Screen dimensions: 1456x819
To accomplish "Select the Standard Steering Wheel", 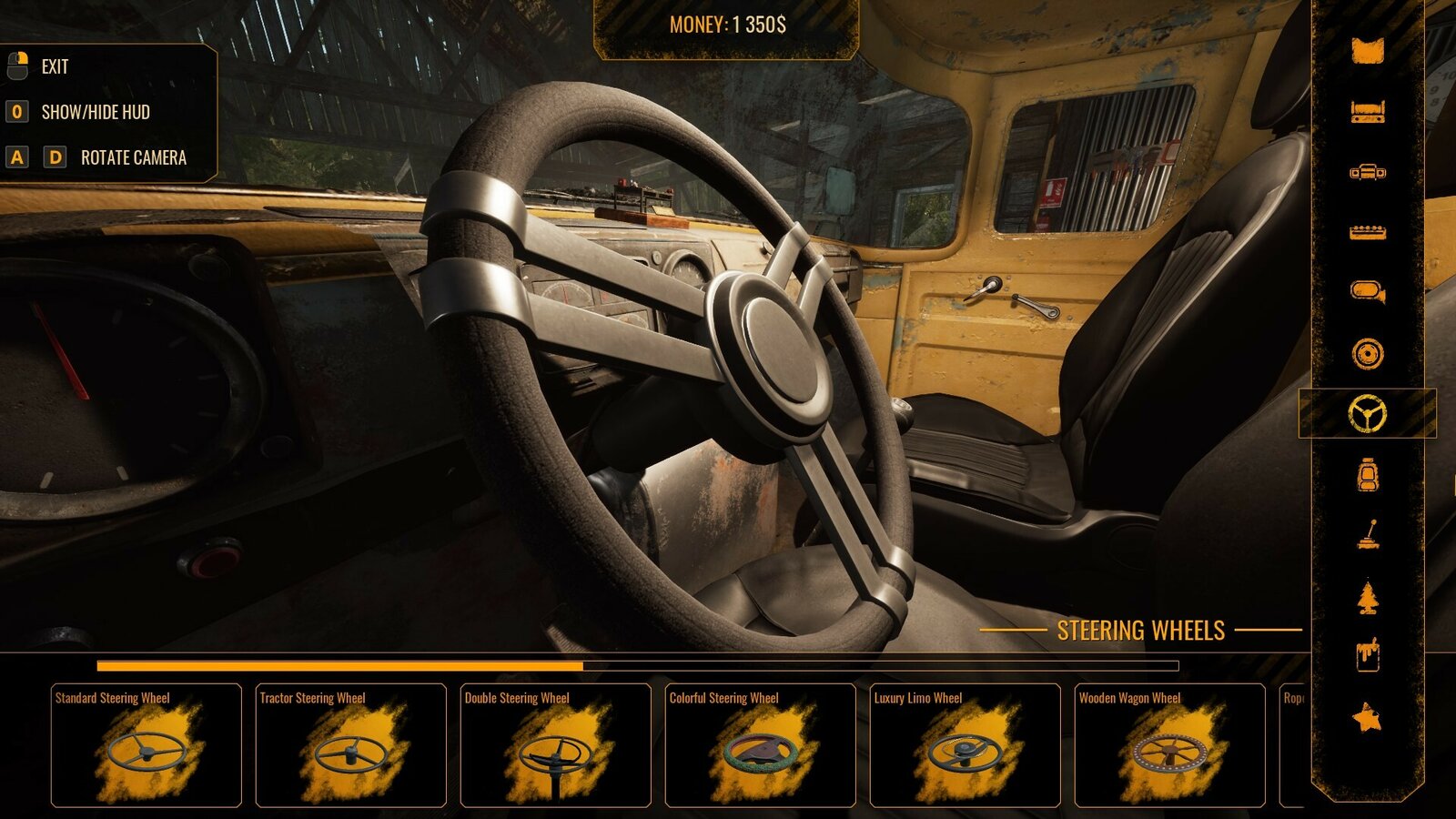I will point(146,746).
